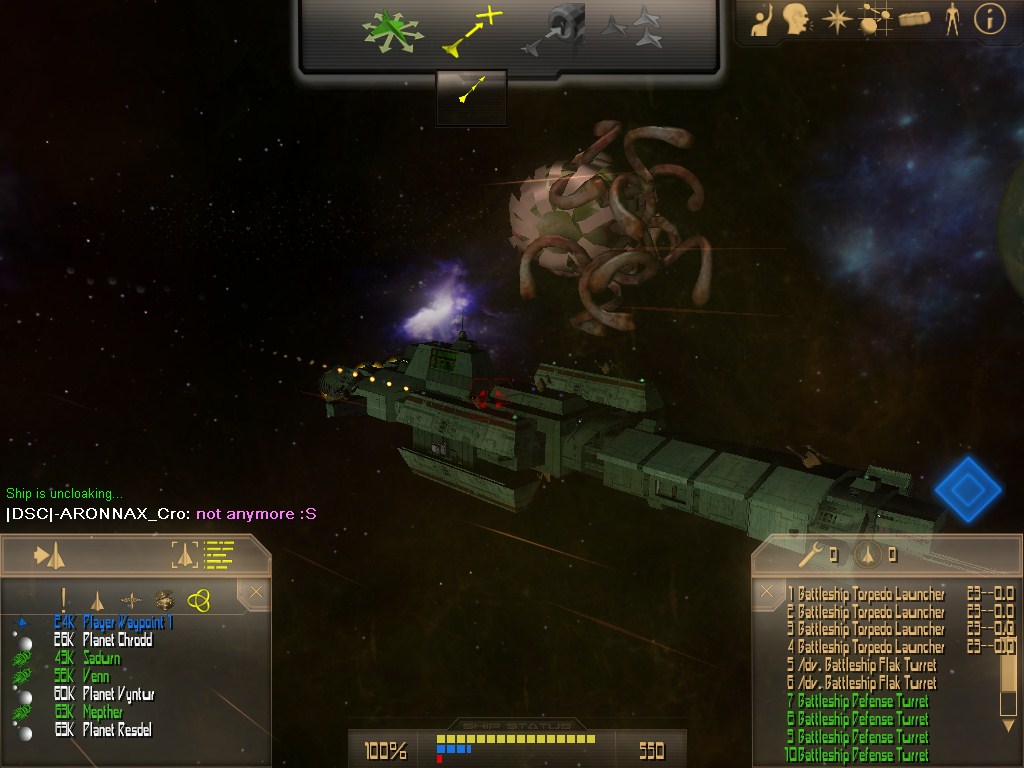Viewport: 1024px width, 768px height.
Task: Open the information icon
Action: (x=989, y=20)
